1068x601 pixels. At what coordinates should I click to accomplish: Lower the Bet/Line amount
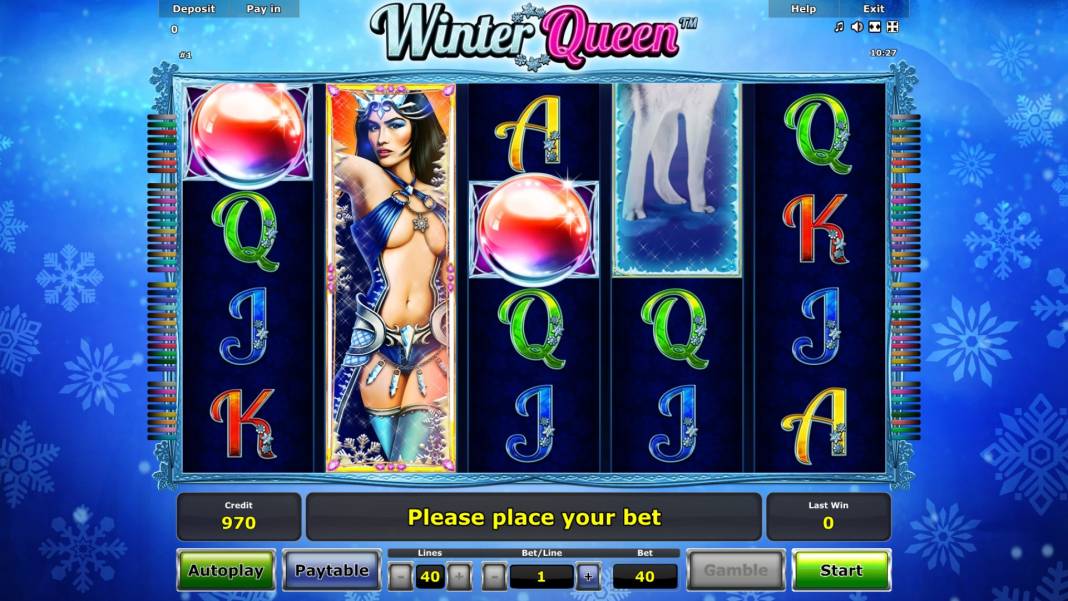click(x=494, y=576)
